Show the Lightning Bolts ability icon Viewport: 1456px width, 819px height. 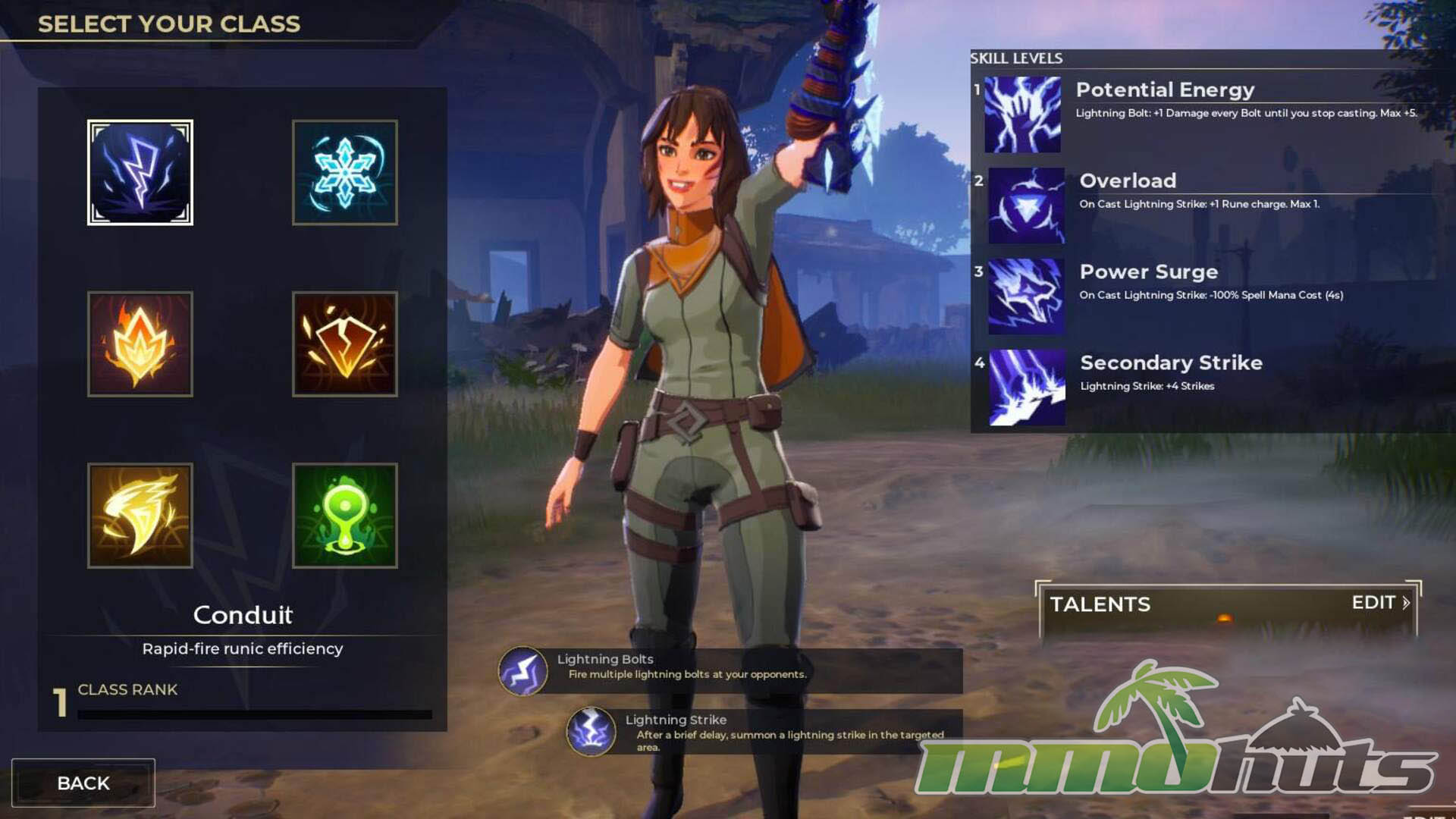point(522,671)
